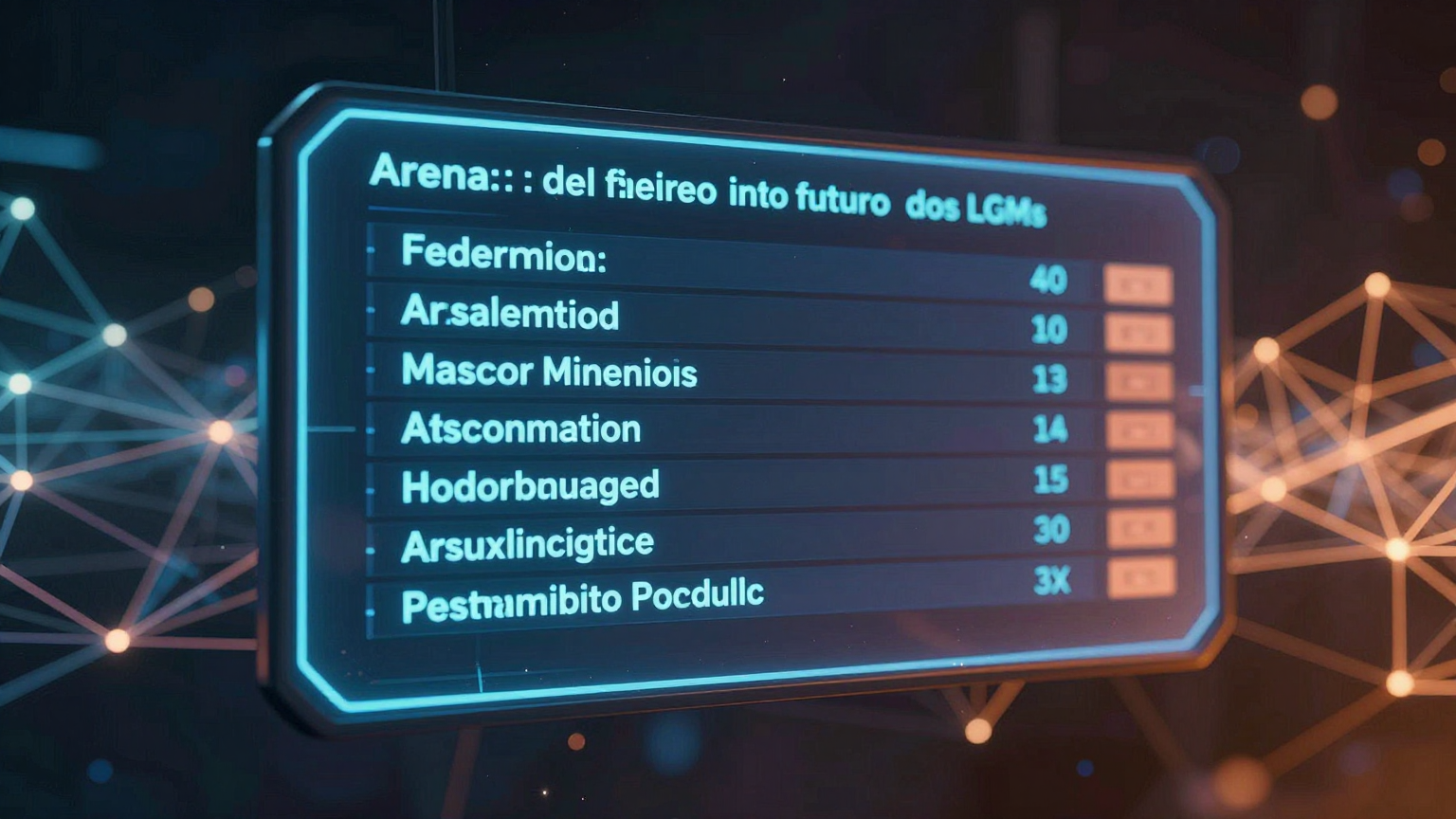Click the orange button beside score 15
This screenshot has height=819, width=1456.
pyautogui.click(x=1140, y=481)
